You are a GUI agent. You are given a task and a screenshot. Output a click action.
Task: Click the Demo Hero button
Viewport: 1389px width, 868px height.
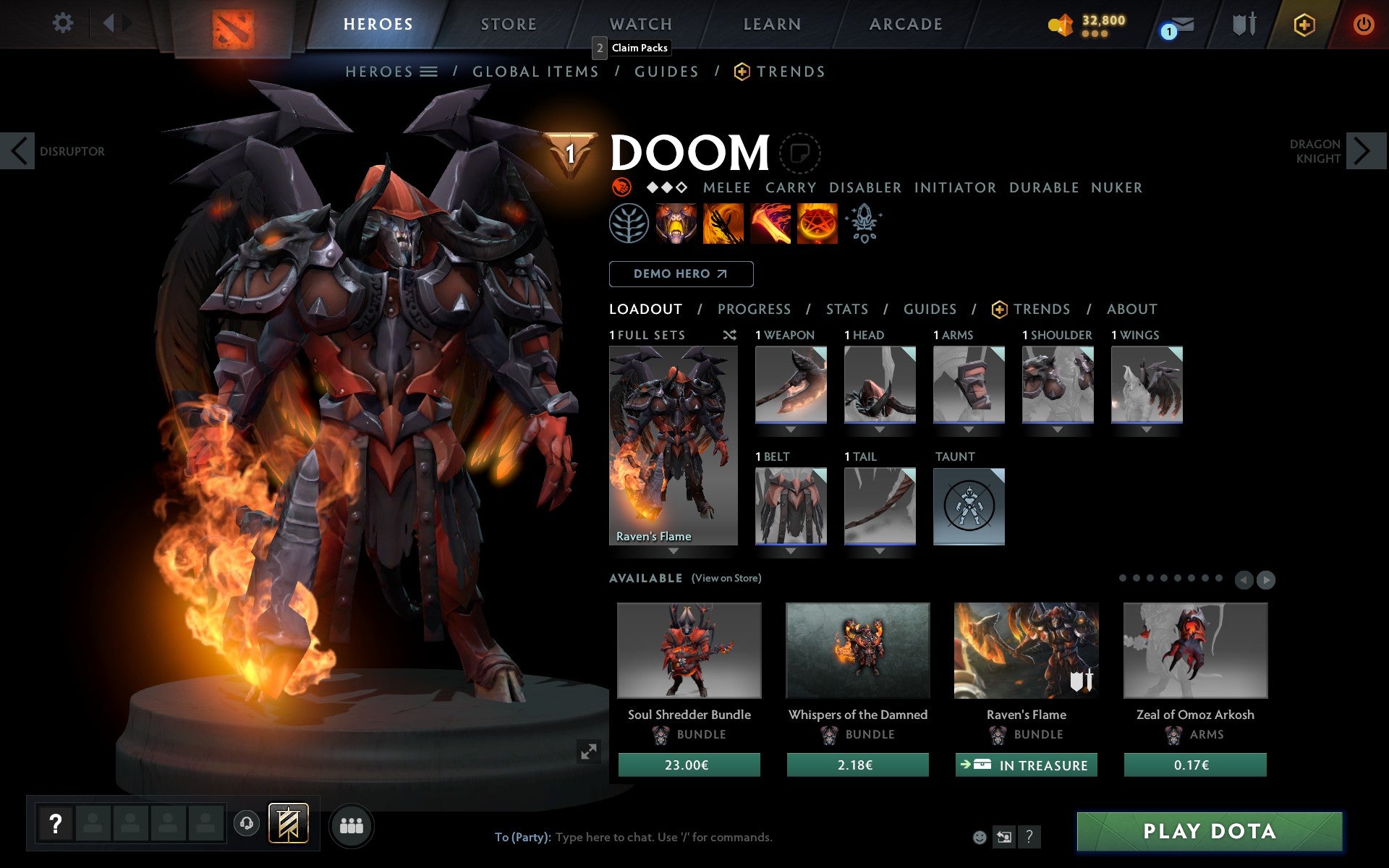[681, 273]
